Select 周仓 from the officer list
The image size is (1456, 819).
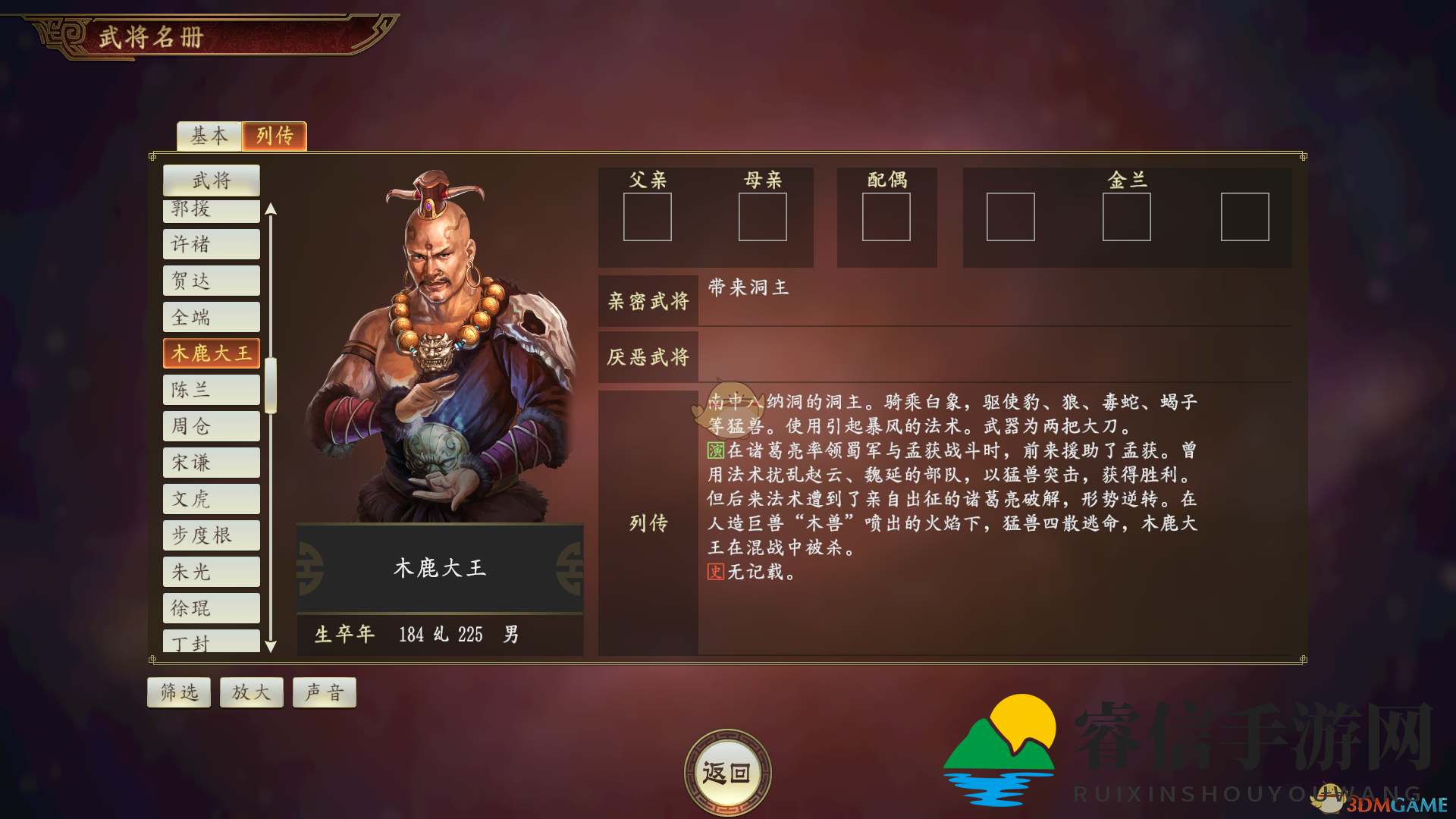(211, 426)
